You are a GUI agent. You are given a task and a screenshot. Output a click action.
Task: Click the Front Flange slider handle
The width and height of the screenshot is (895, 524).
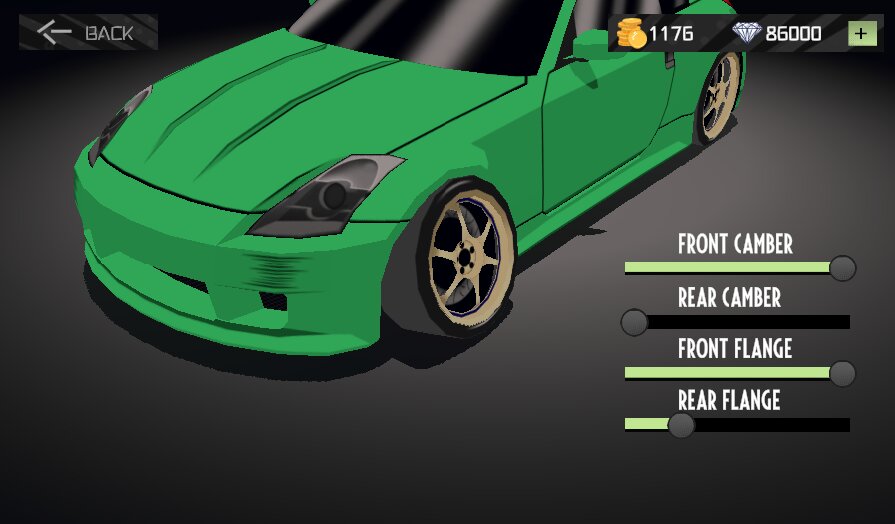(843, 374)
